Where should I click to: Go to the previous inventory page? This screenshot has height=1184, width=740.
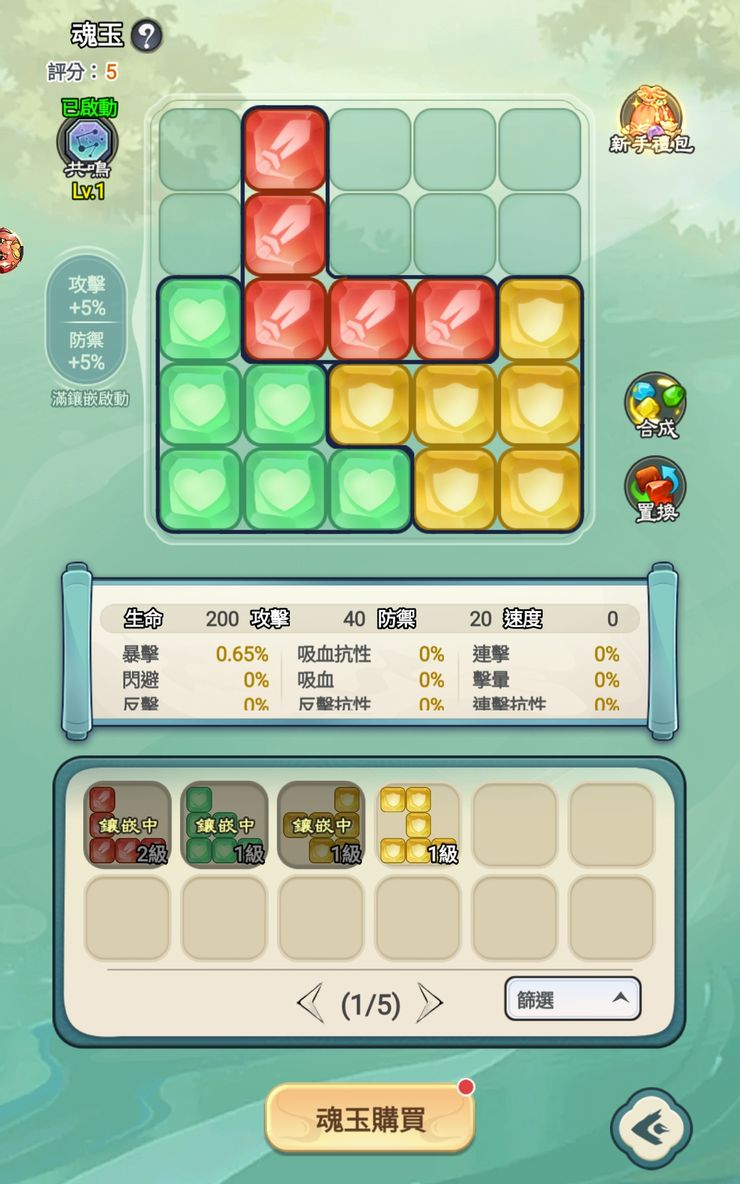[x=310, y=1002]
